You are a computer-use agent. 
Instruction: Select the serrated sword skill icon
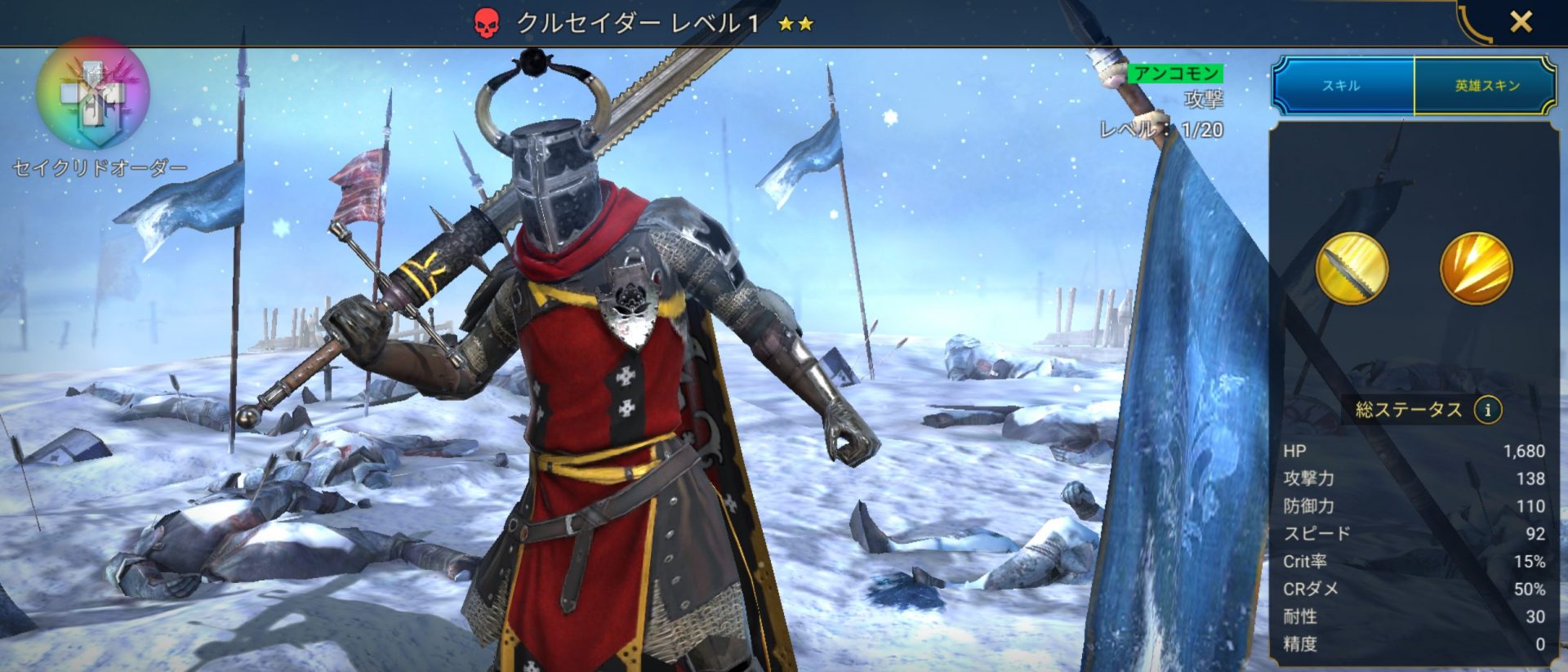(1352, 269)
